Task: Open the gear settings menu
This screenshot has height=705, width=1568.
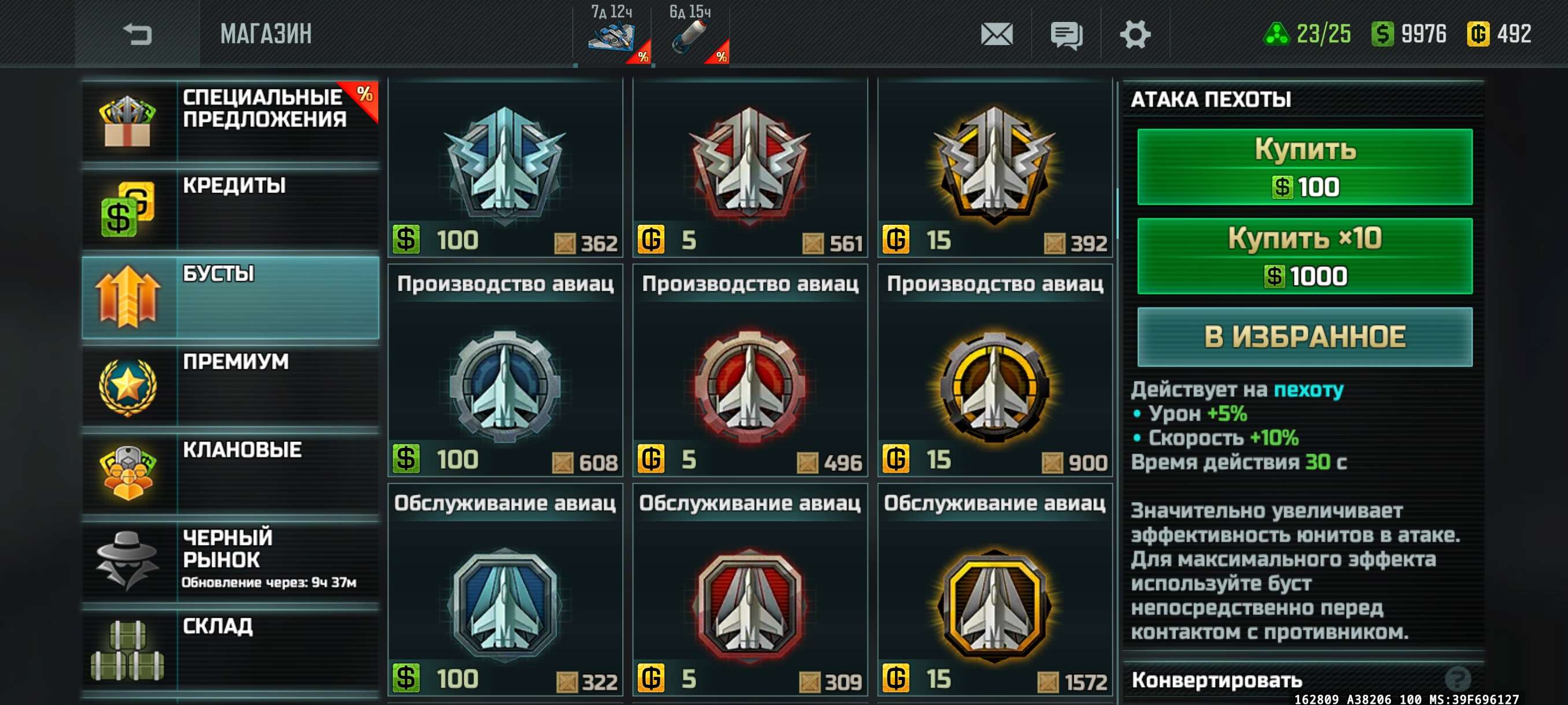Action: [1134, 34]
